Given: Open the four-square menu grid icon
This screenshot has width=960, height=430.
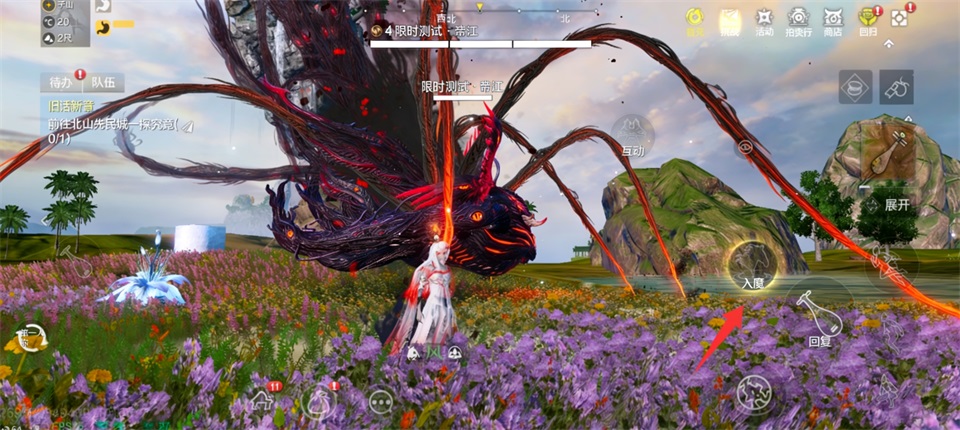Looking at the screenshot, I should pyautogui.click(x=899, y=18).
